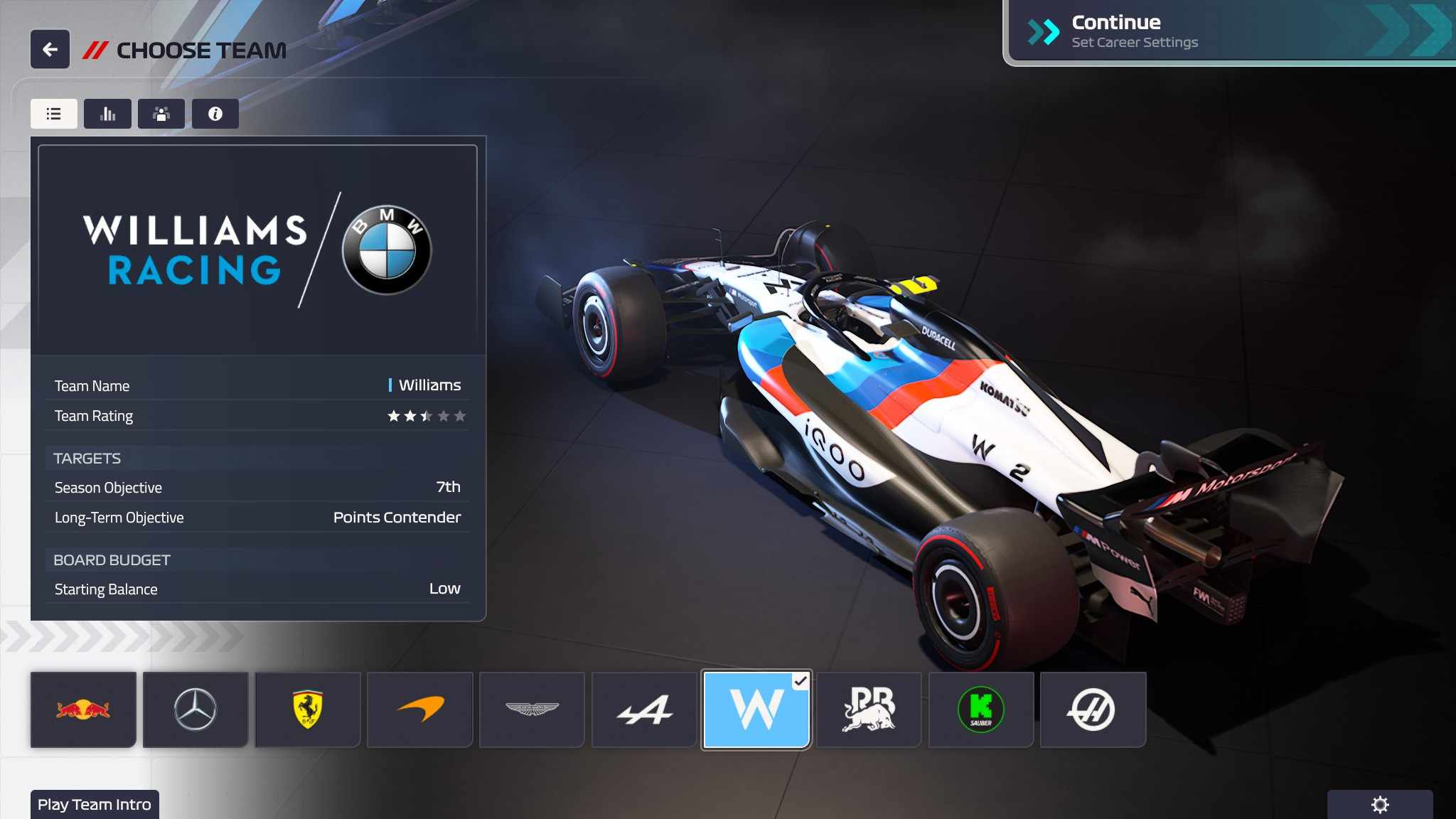Open the info tab

[x=215, y=114]
